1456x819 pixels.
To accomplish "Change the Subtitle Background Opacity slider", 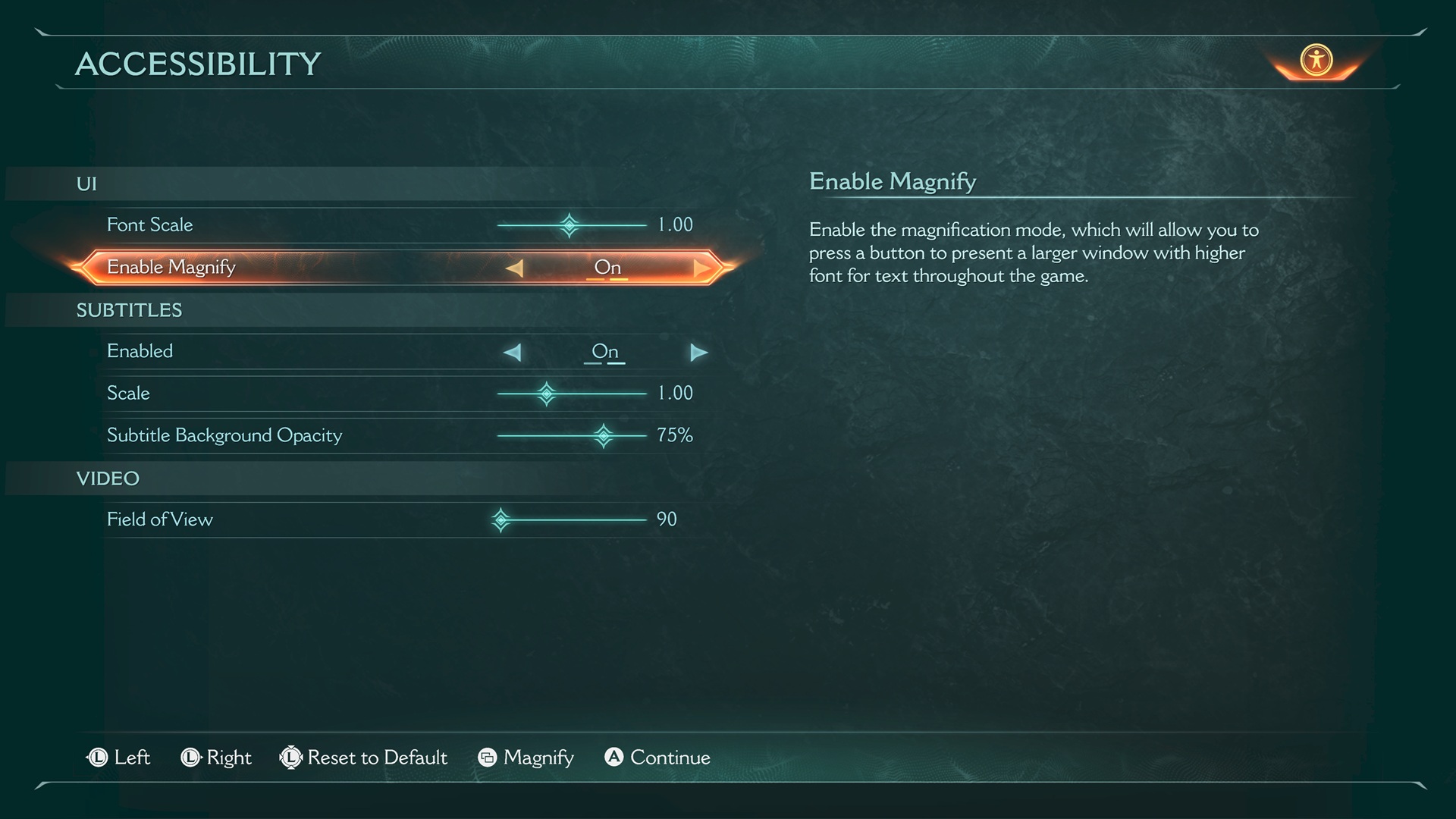I will coord(604,436).
